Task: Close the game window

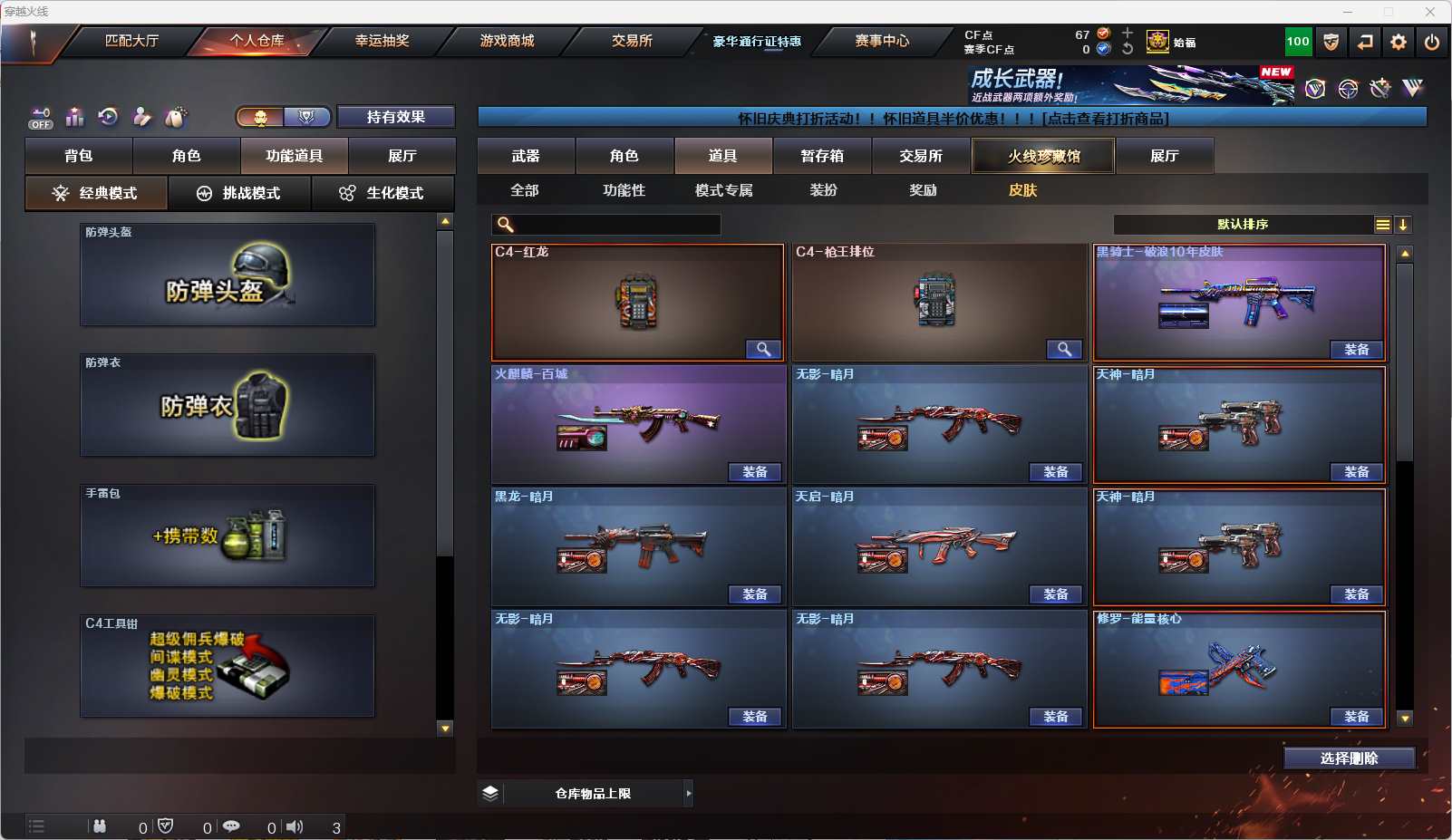Action: pyautogui.click(x=1430, y=12)
